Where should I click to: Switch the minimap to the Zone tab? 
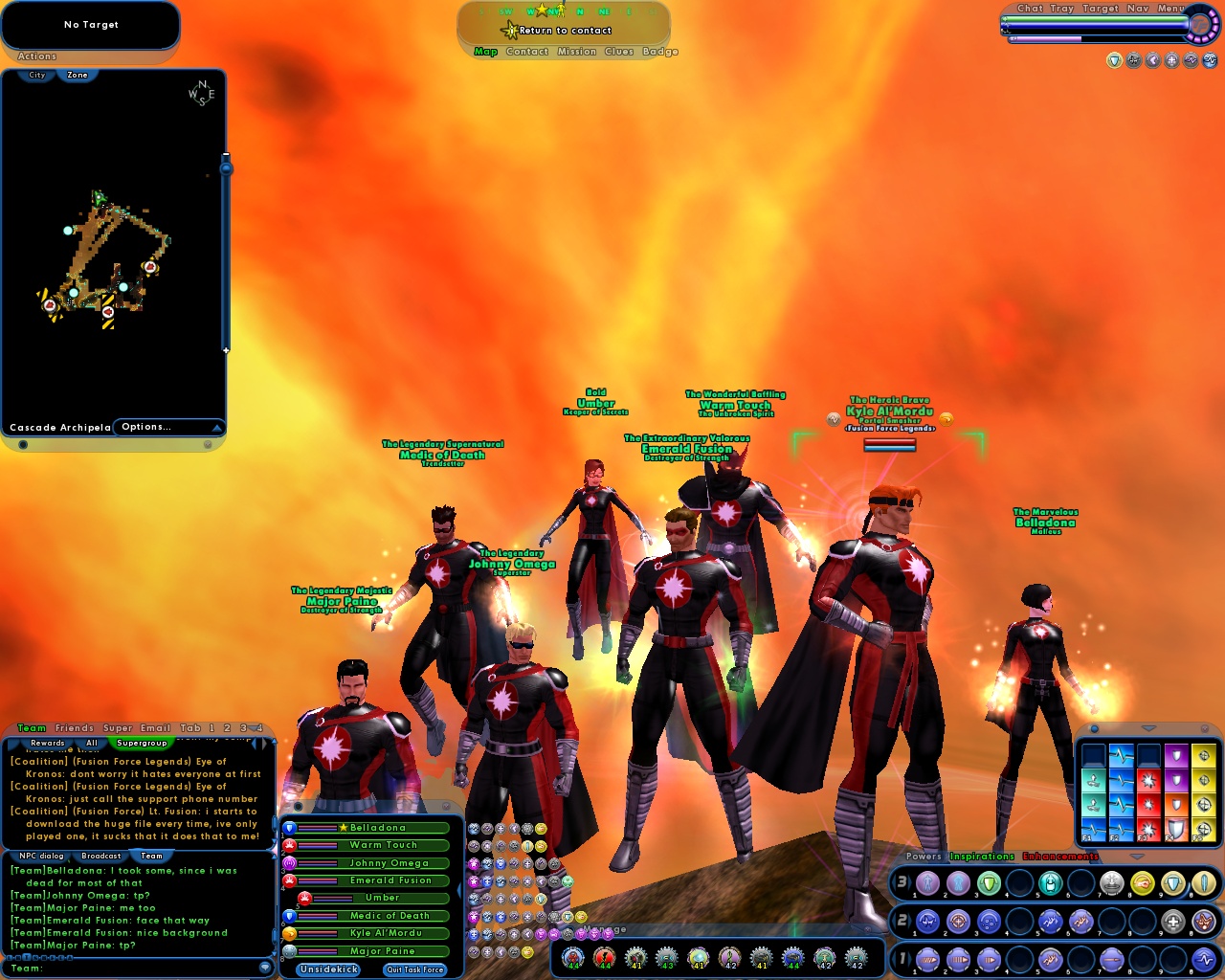(76, 75)
